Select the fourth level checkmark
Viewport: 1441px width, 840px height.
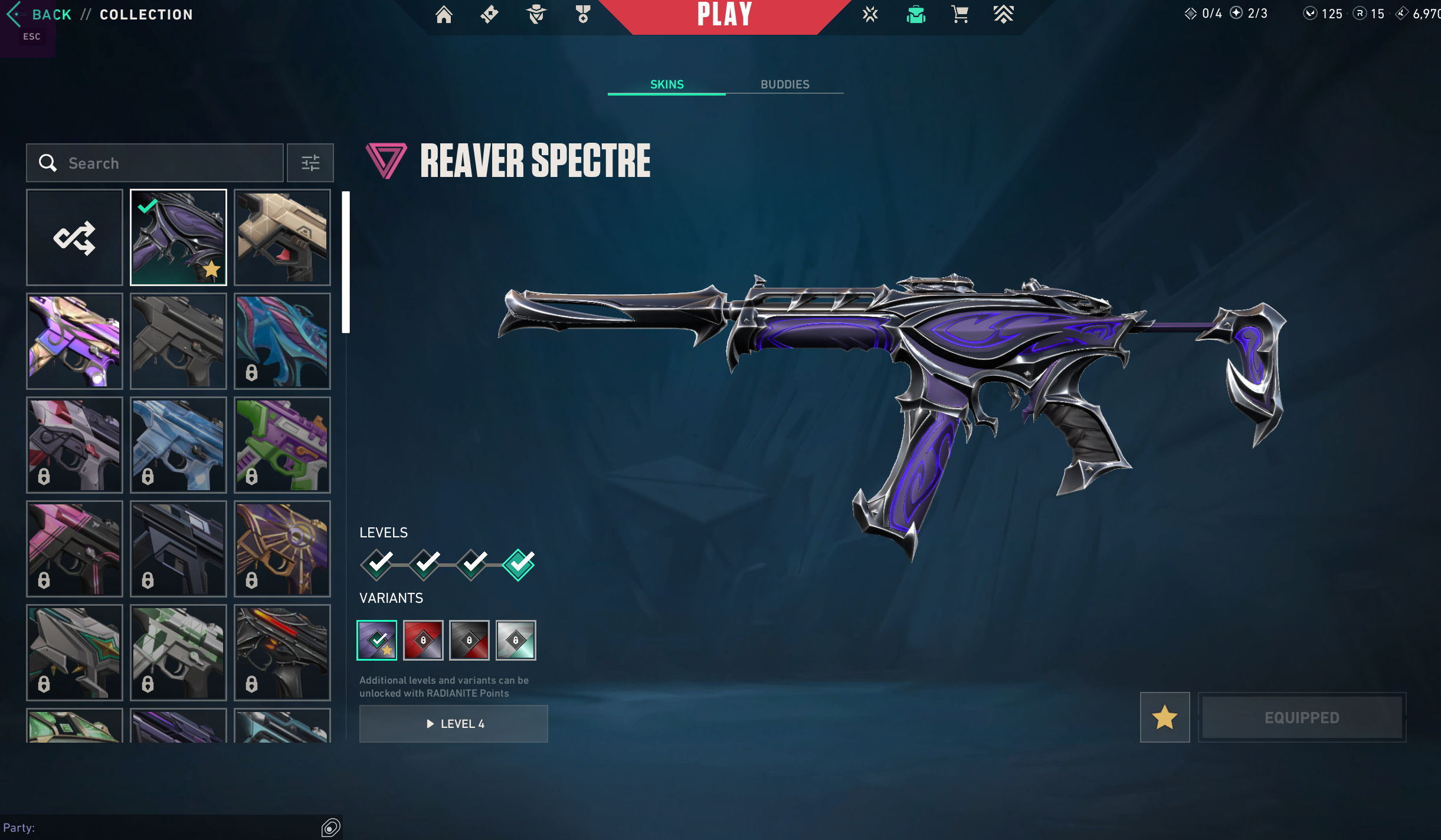(518, 565)
